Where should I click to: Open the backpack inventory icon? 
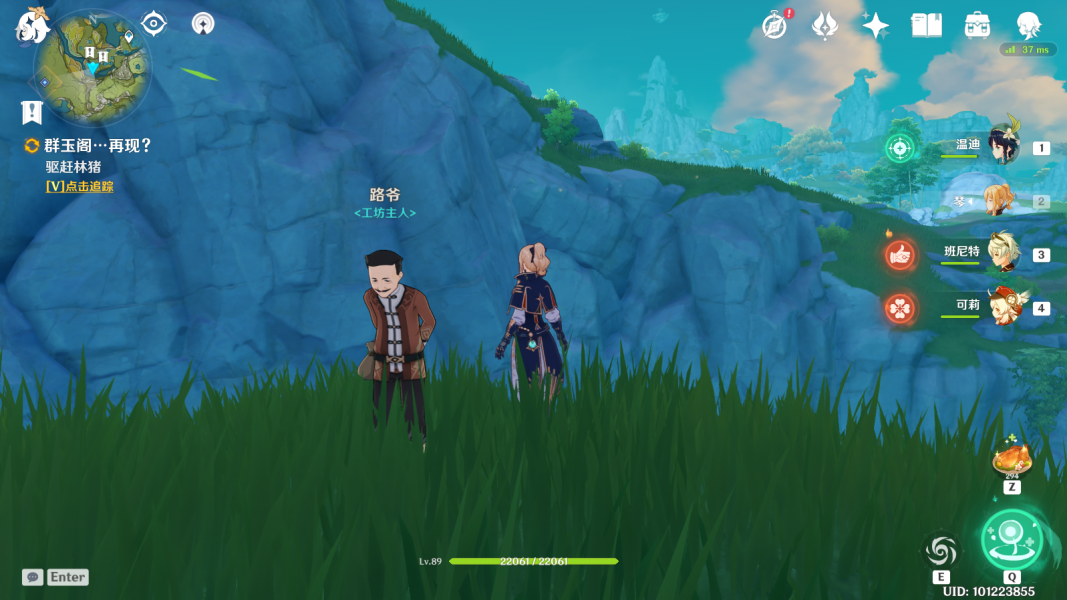[977, 26]
